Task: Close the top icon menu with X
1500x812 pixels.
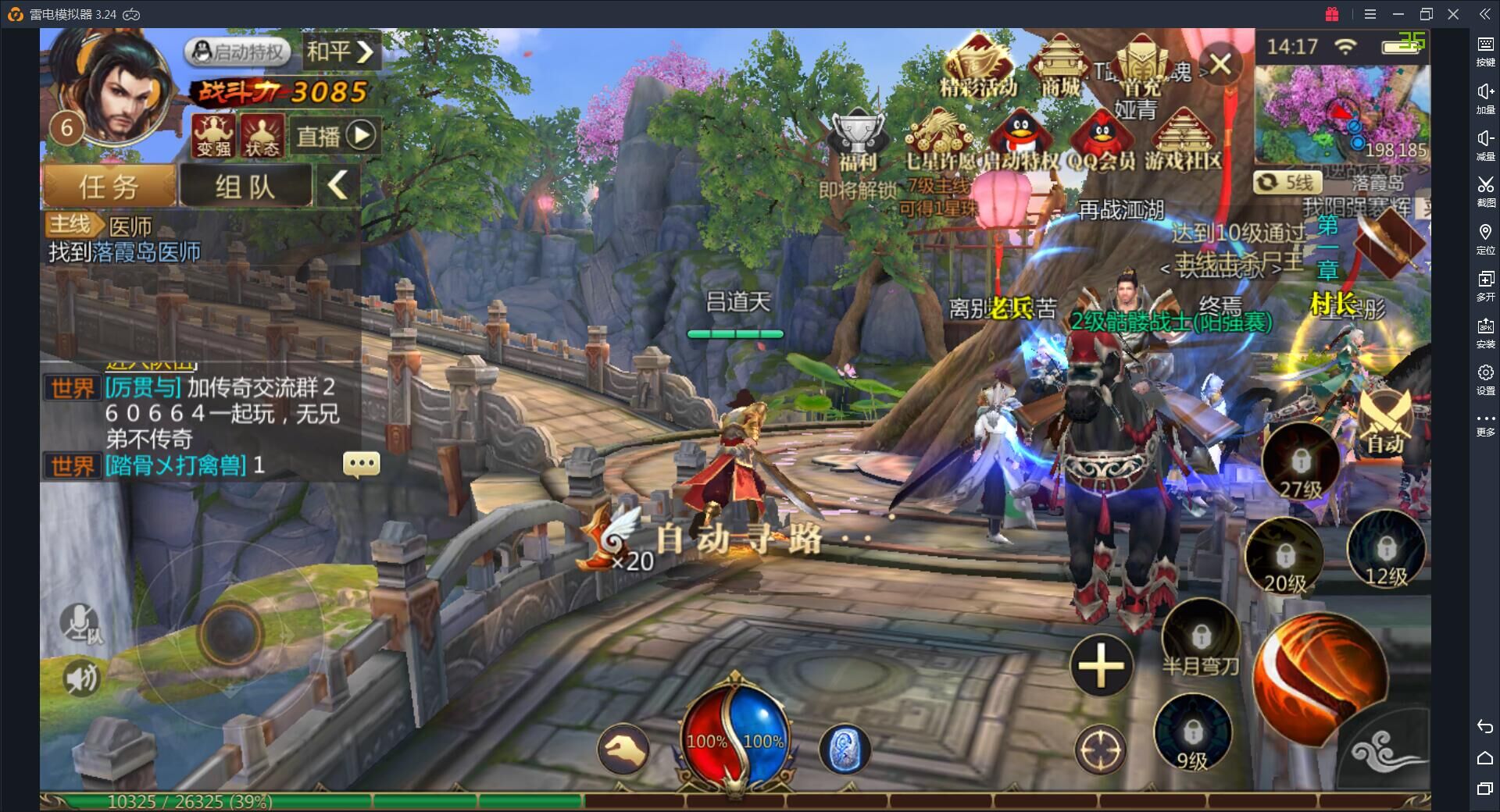Action: [x=1220, y=64]
